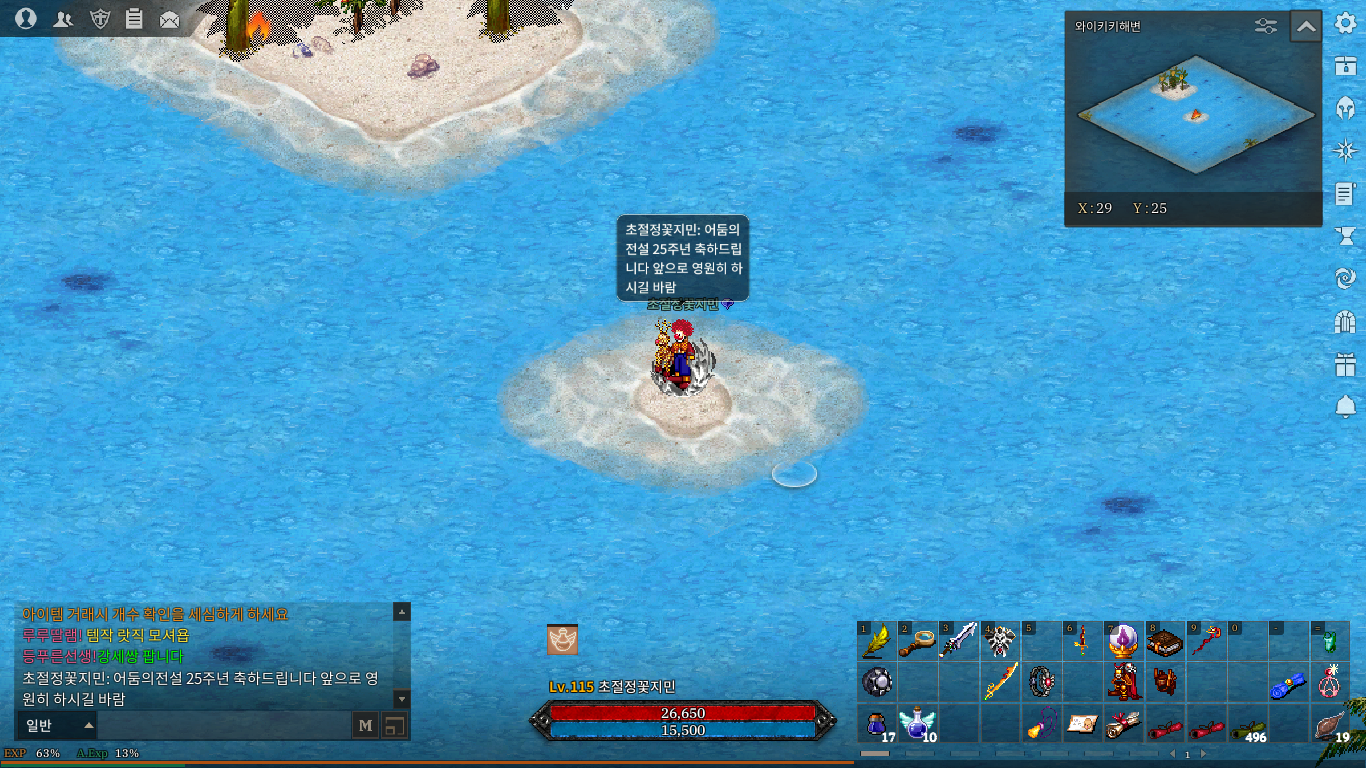Open the mail envelope icon
The width and height of the screenshot is (1366, 768).
tap(170, 19)
